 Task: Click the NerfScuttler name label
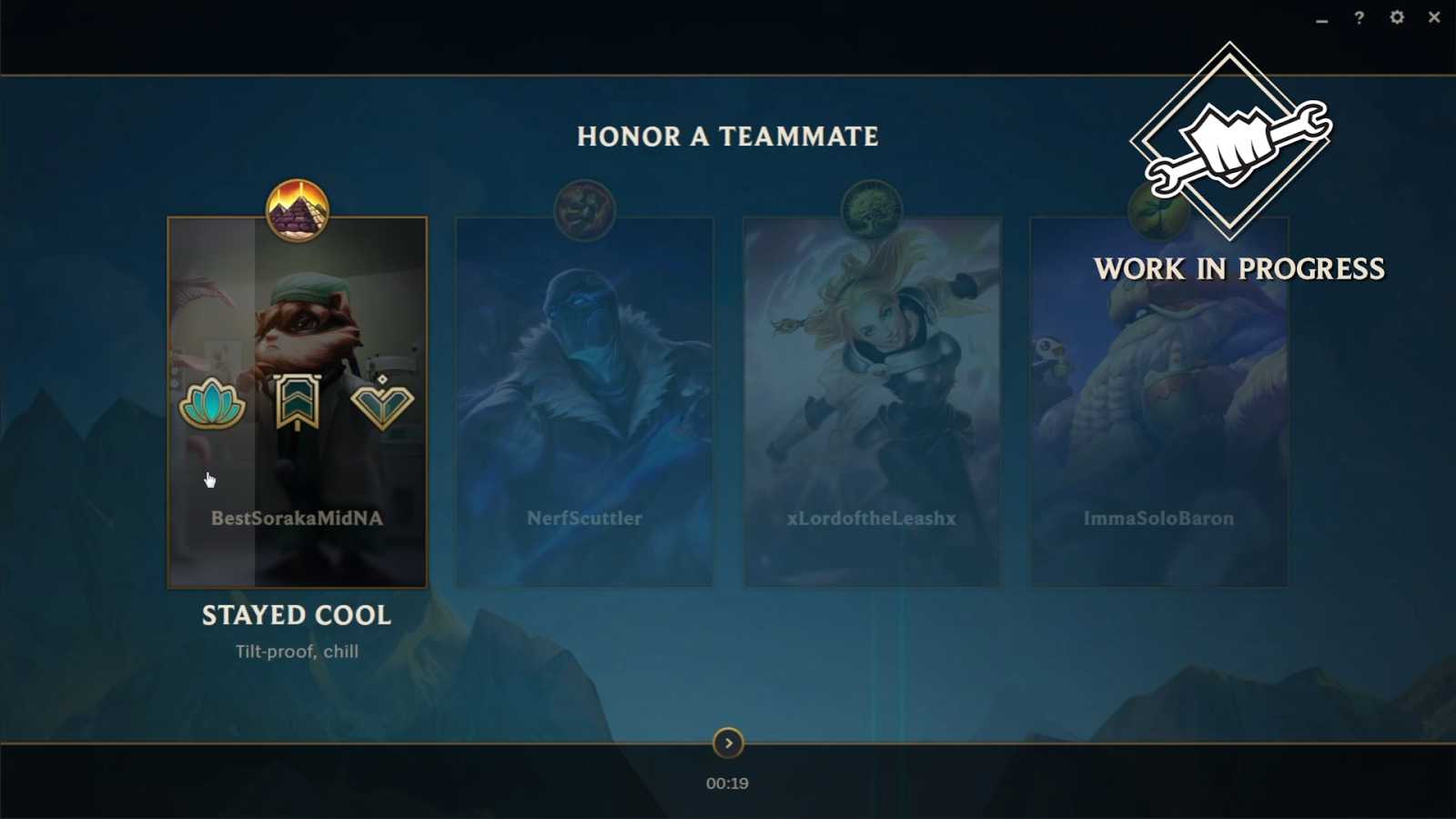tap(584, 518)
